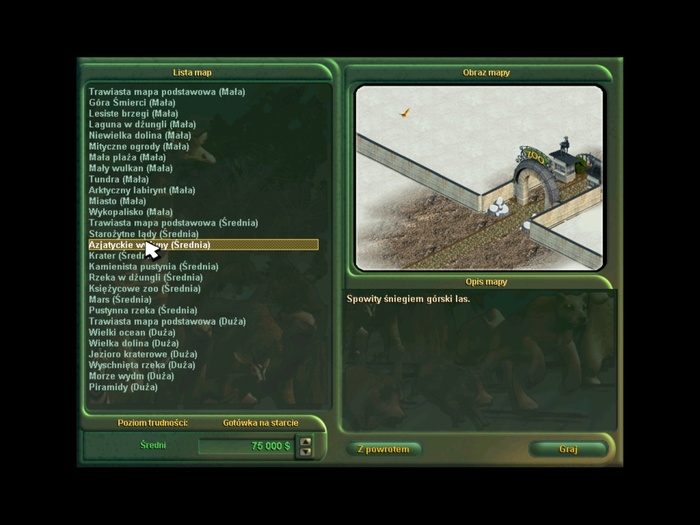
Task: Select the Jezioro kraterowe (Duża) map
Action: 142,354
